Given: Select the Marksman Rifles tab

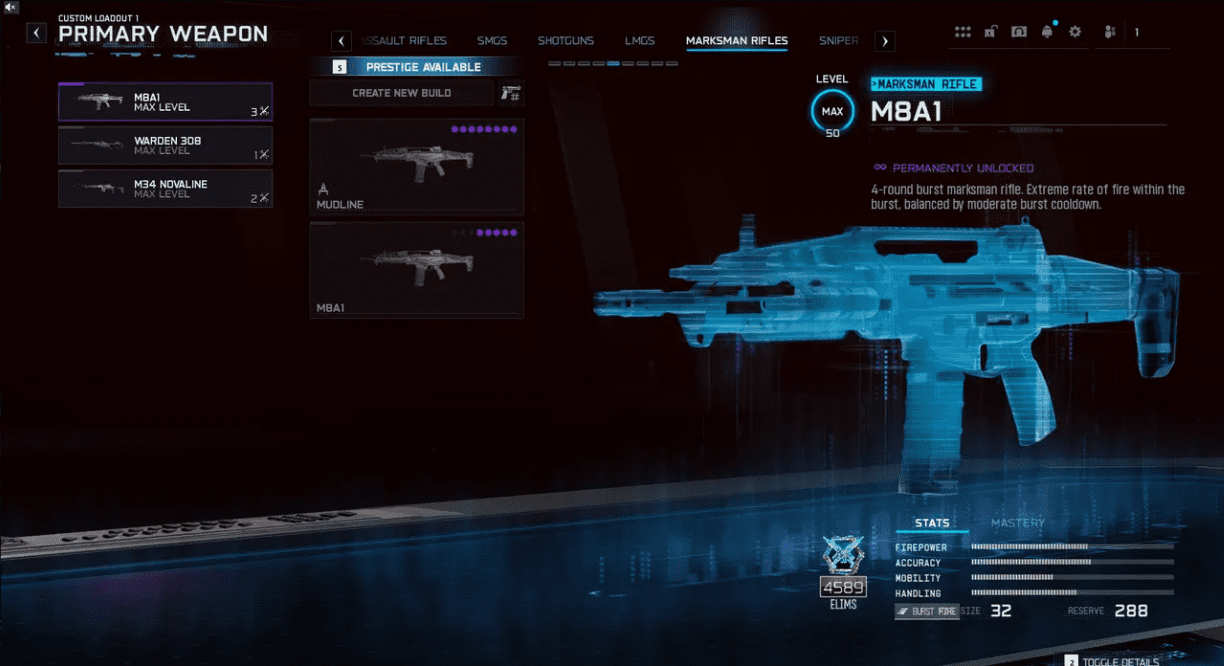Looking at the screenshot, I should point(736,41).
